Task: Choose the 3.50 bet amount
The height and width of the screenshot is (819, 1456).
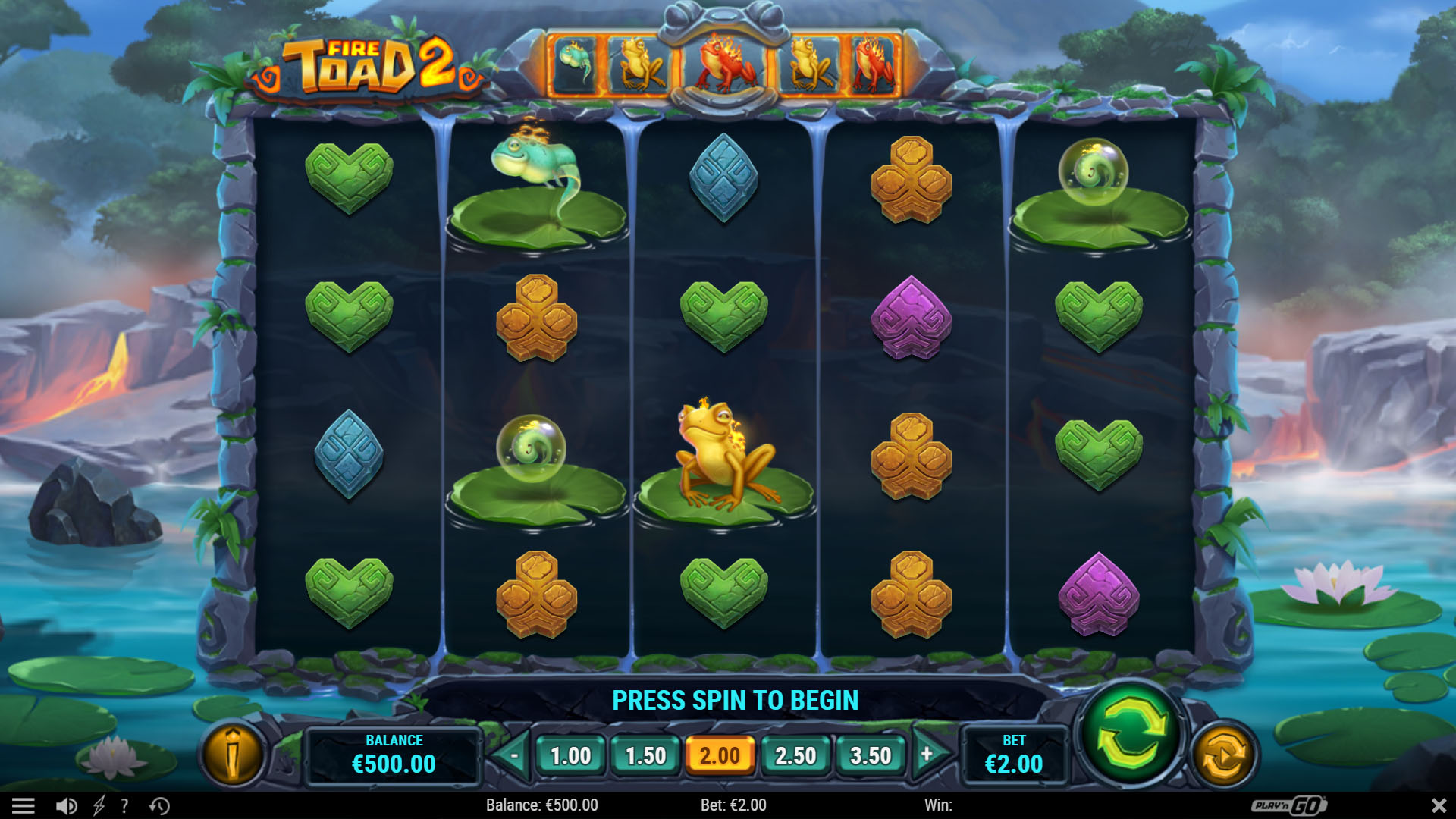Action: (x=869, y=756)
